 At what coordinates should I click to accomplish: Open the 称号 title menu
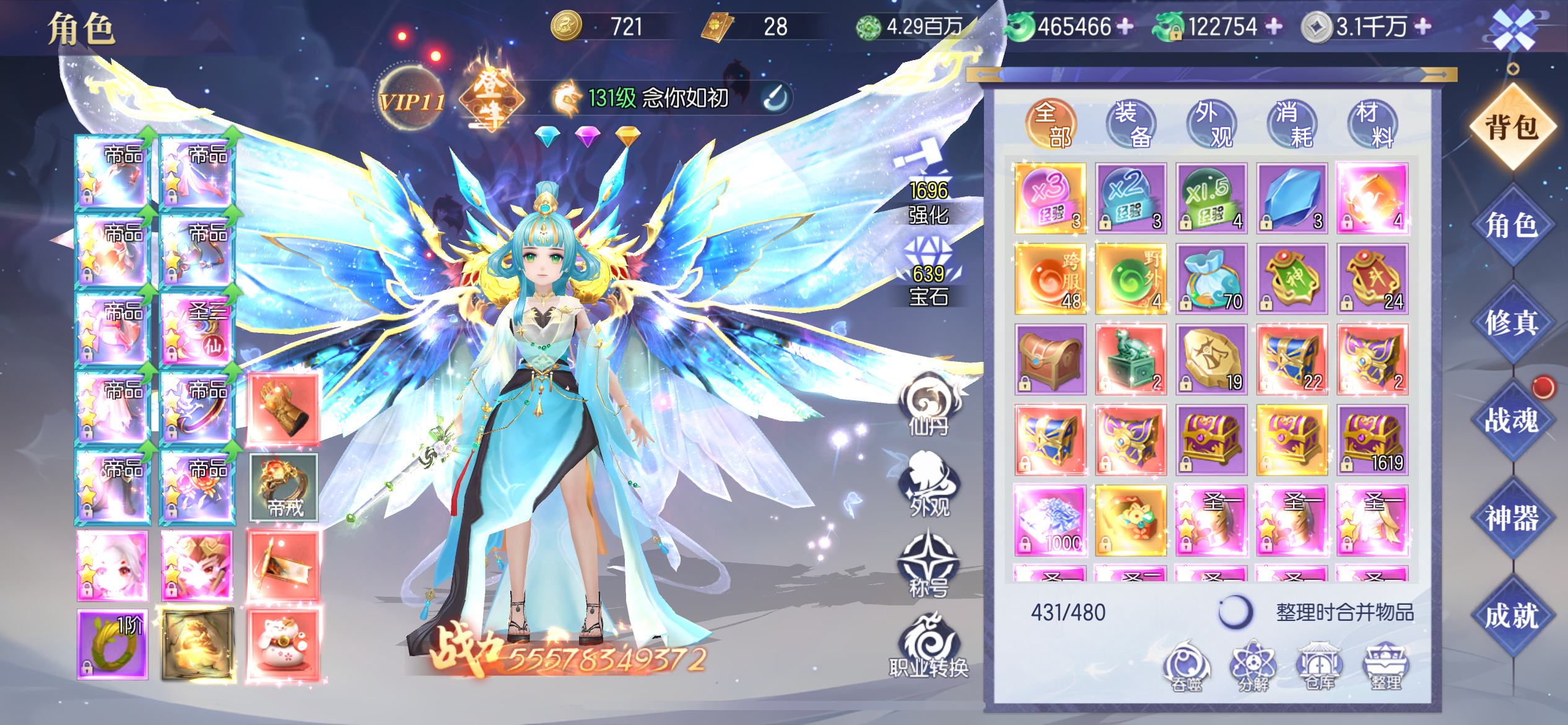pos(928,564)
